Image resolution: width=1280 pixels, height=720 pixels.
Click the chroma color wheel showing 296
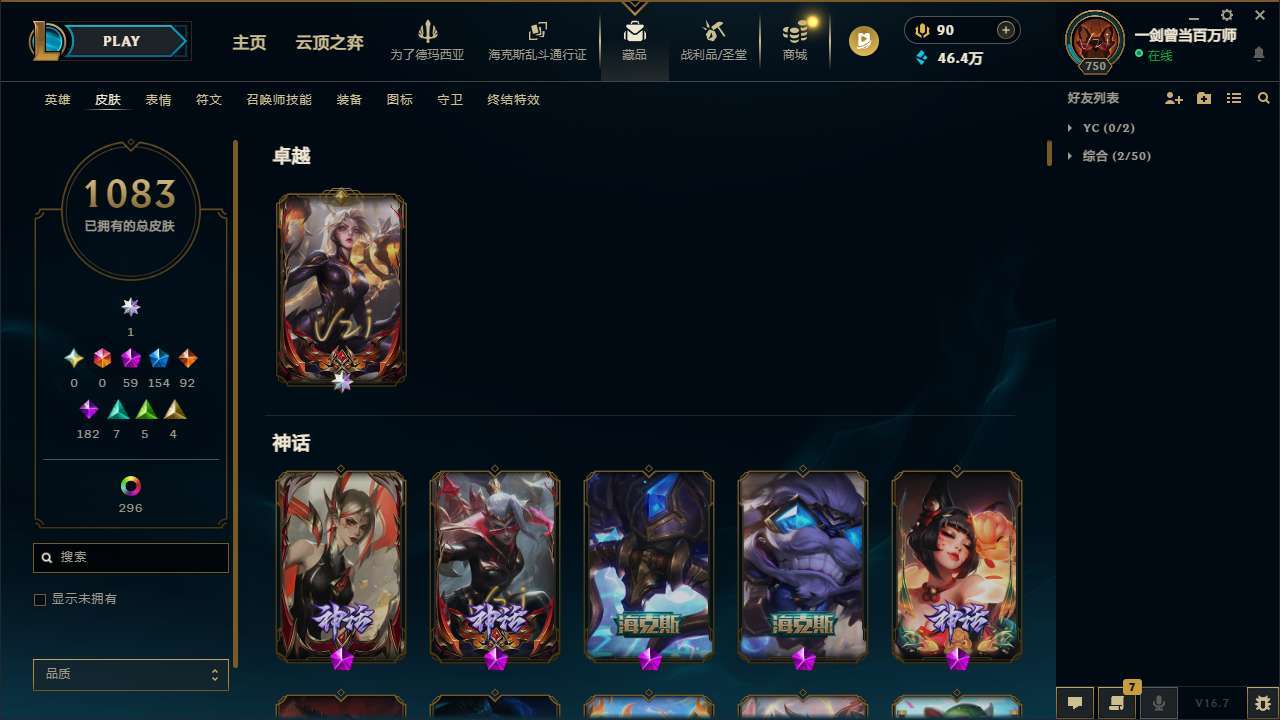point(130,487)
